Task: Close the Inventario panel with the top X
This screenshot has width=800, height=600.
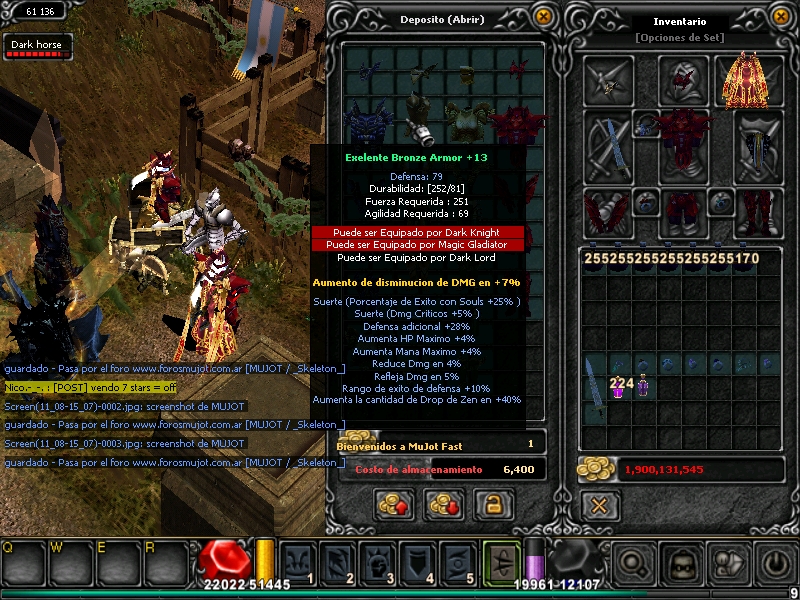Action: [781, 17]
